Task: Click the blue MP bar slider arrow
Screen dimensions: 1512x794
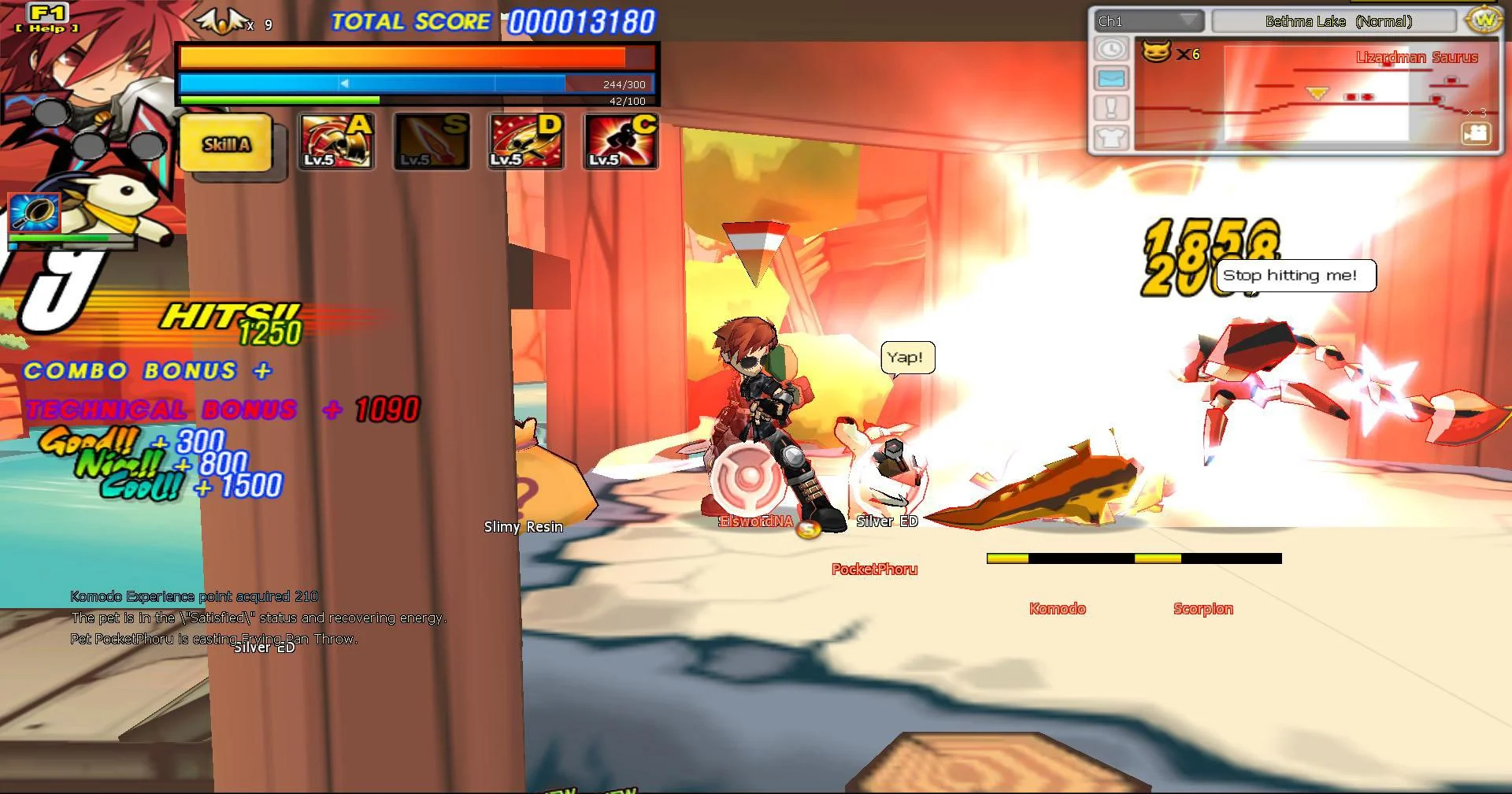Action: click(x=343, y=82)
